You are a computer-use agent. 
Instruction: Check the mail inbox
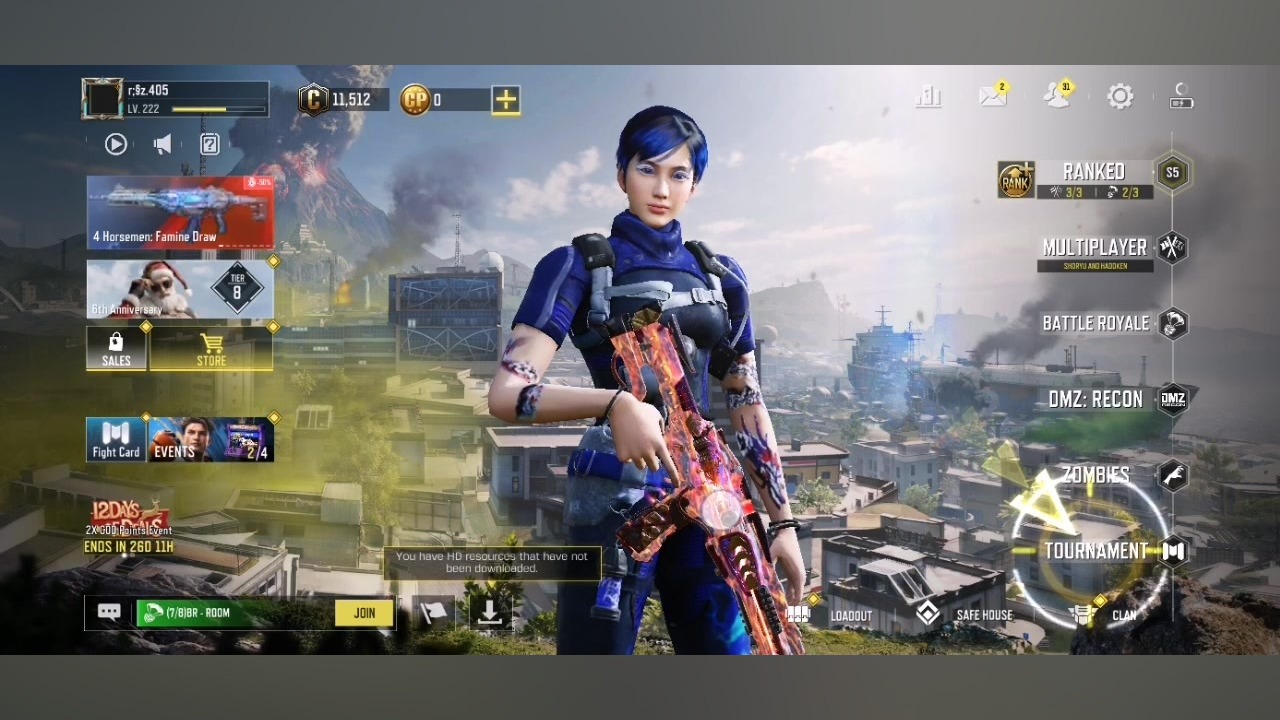(993, 96)
